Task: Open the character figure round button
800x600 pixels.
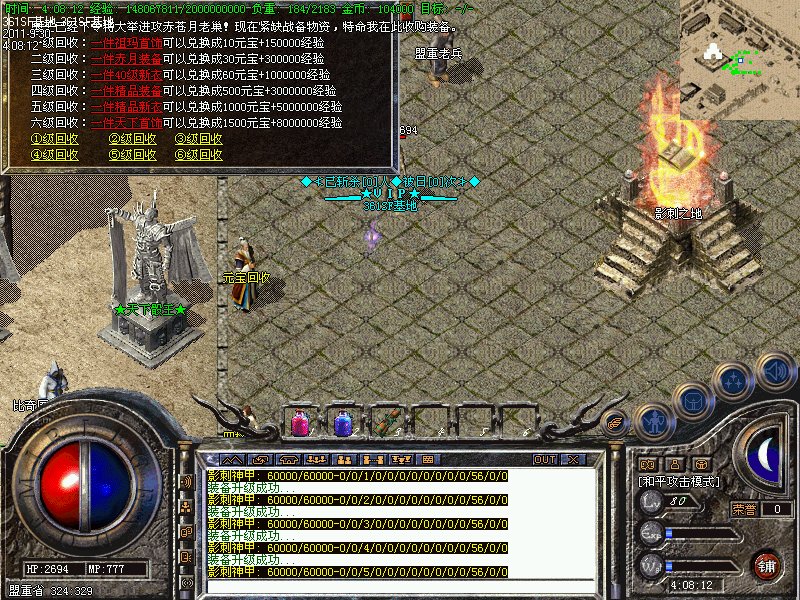Action: click(654, 423)
